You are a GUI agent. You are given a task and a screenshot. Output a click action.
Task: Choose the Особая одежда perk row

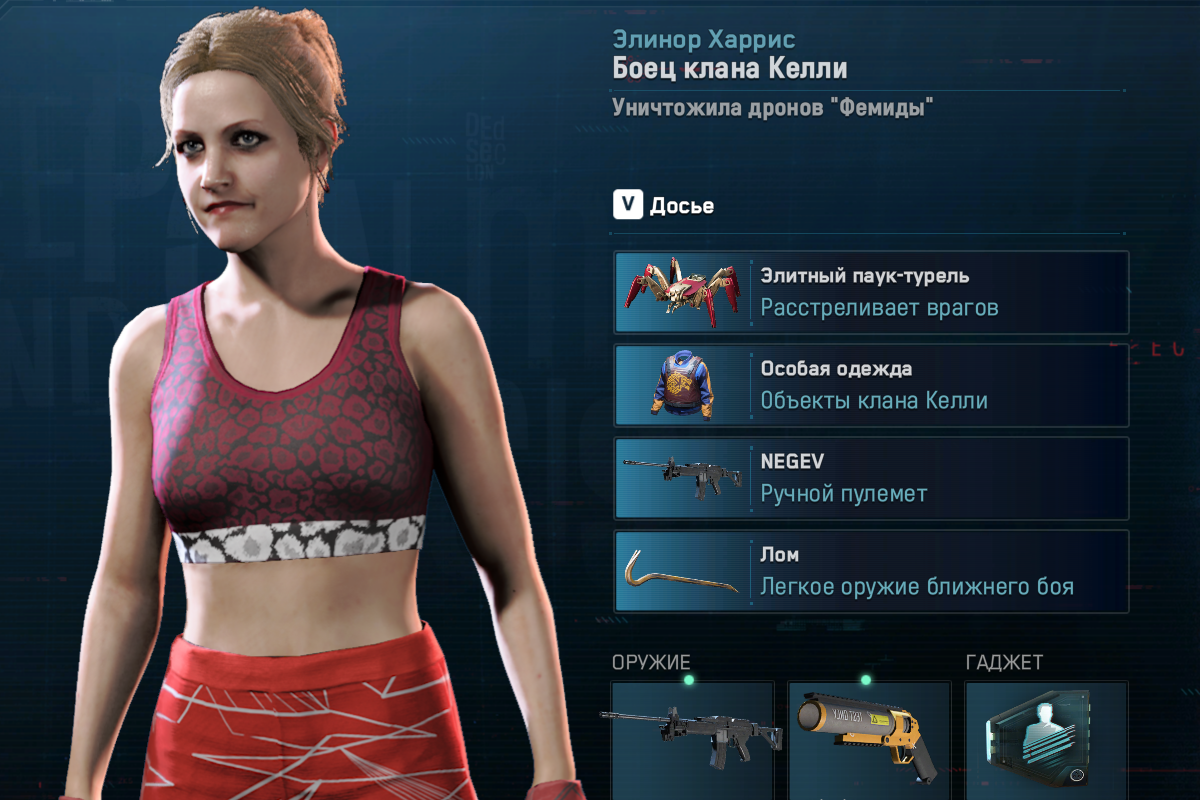click(871, 385)
